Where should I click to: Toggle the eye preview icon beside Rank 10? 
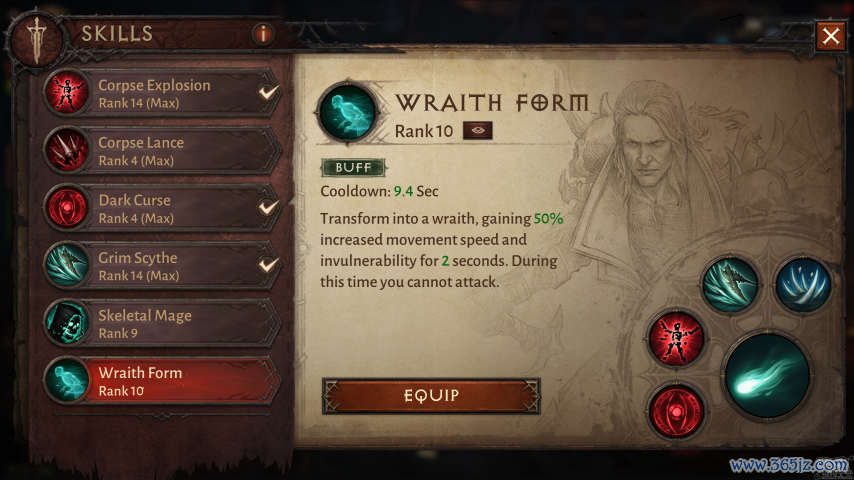coord(477,131)
